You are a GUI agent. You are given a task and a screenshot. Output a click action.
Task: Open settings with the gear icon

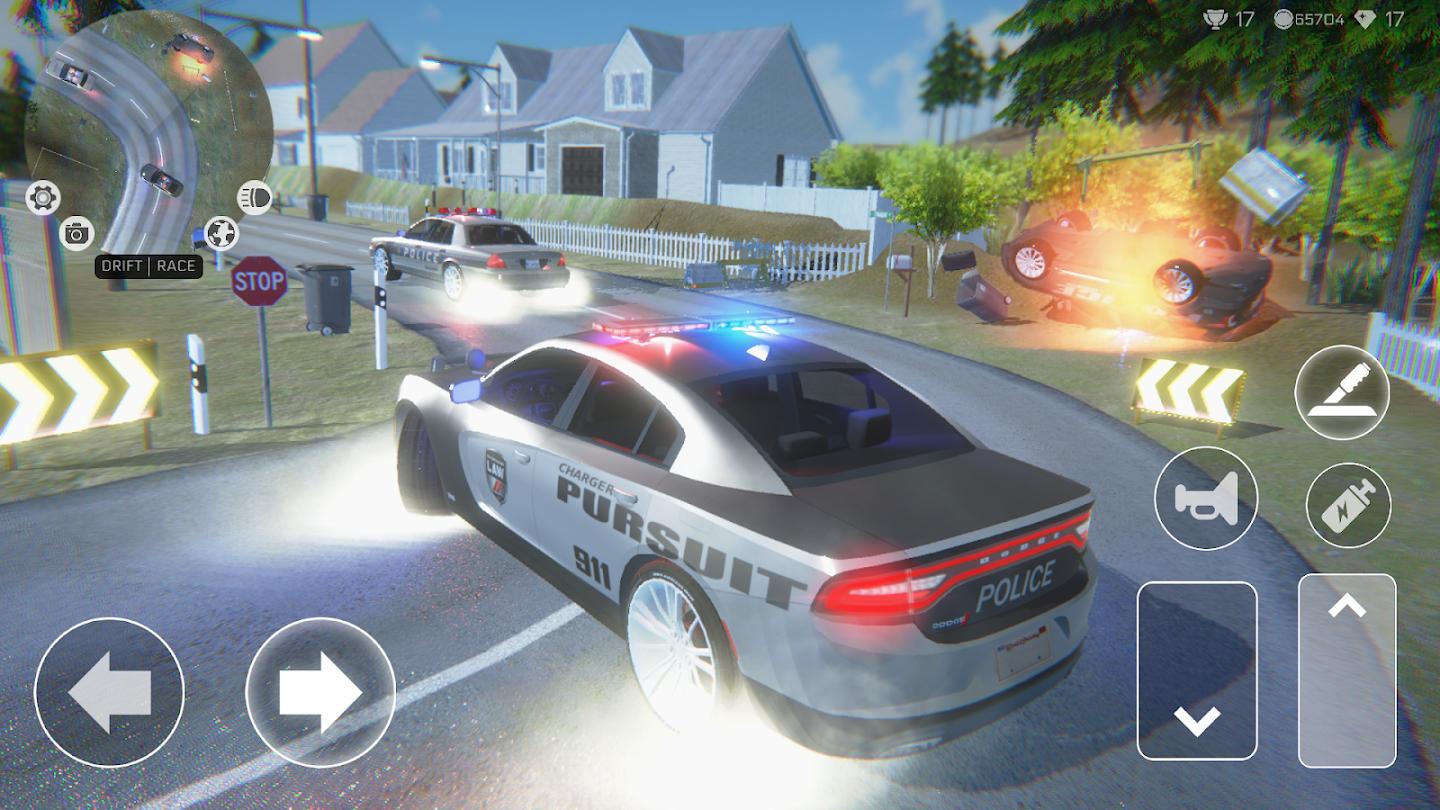coord(43,197)
